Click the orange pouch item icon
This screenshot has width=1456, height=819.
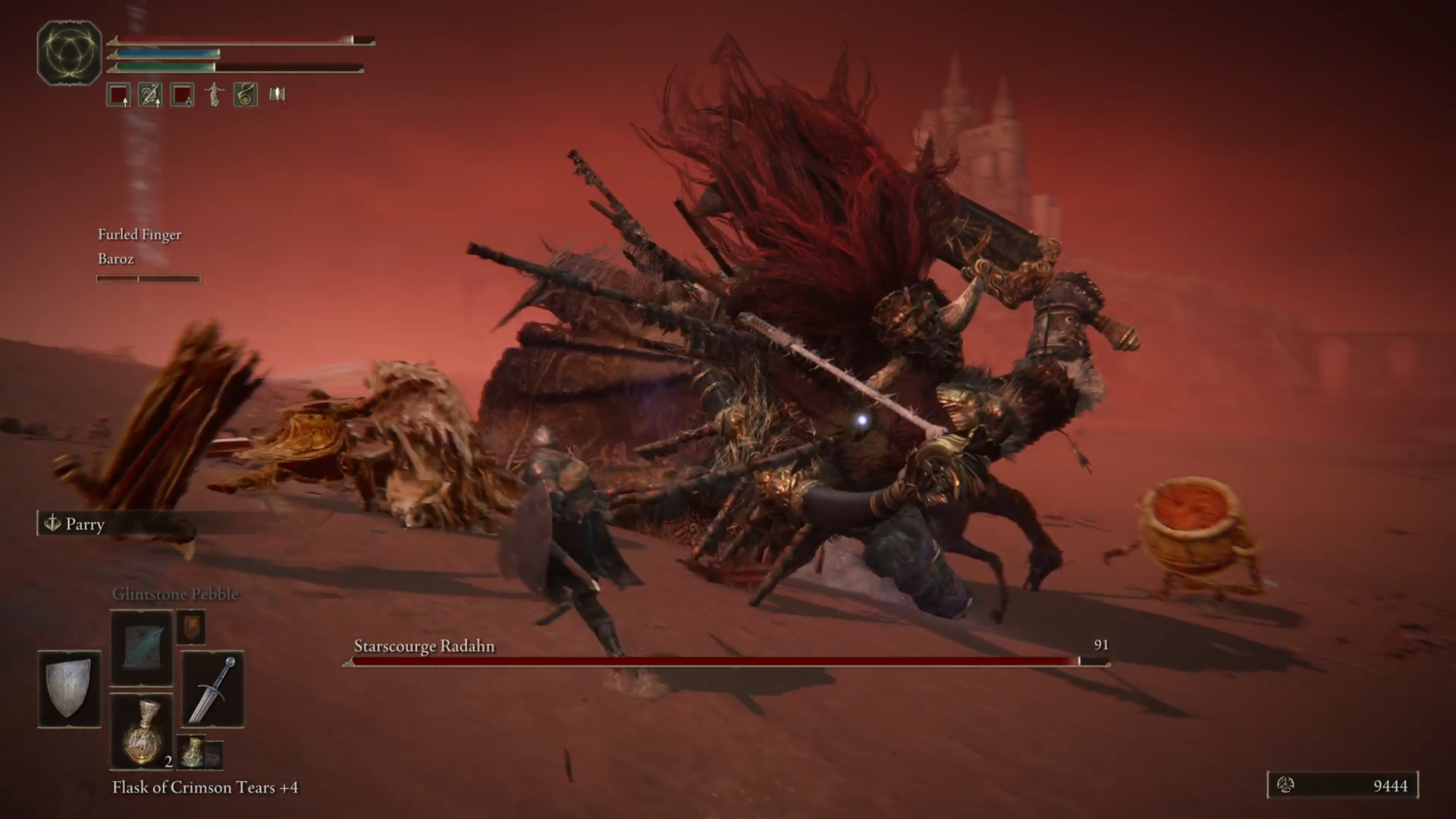point(190,627)
